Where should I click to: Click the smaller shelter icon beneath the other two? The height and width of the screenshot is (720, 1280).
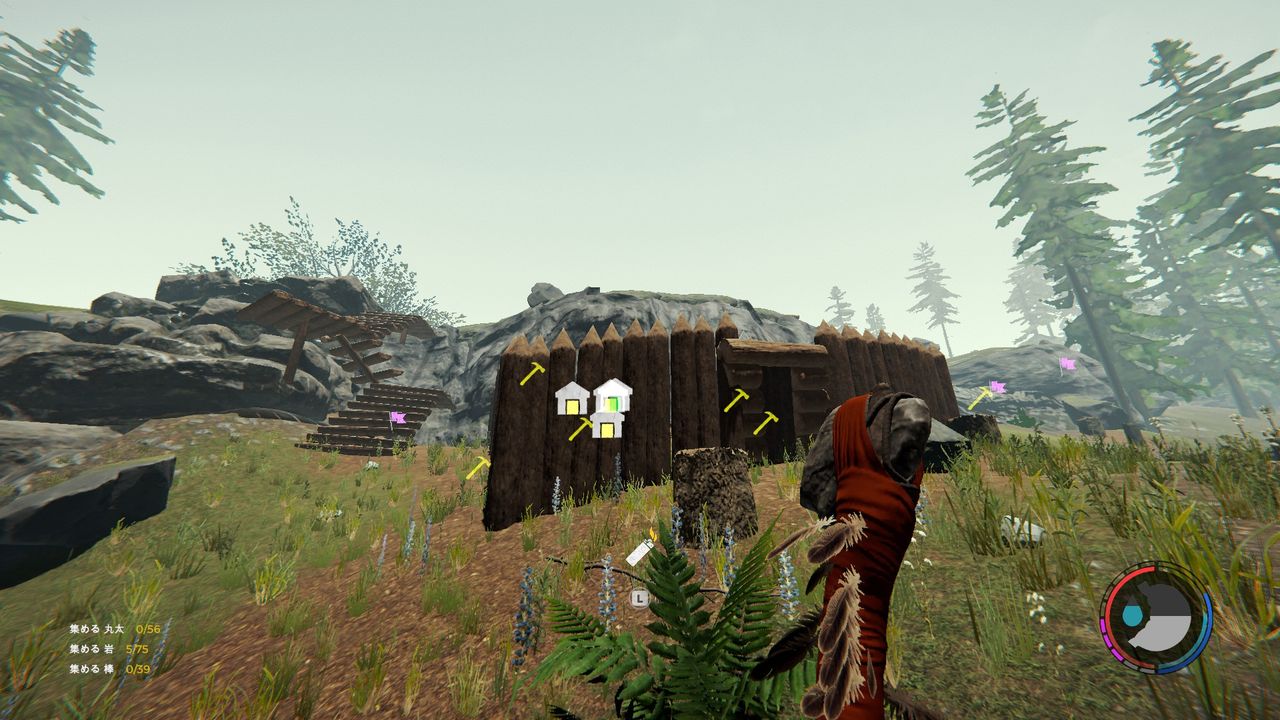click(x=605, y=428)
